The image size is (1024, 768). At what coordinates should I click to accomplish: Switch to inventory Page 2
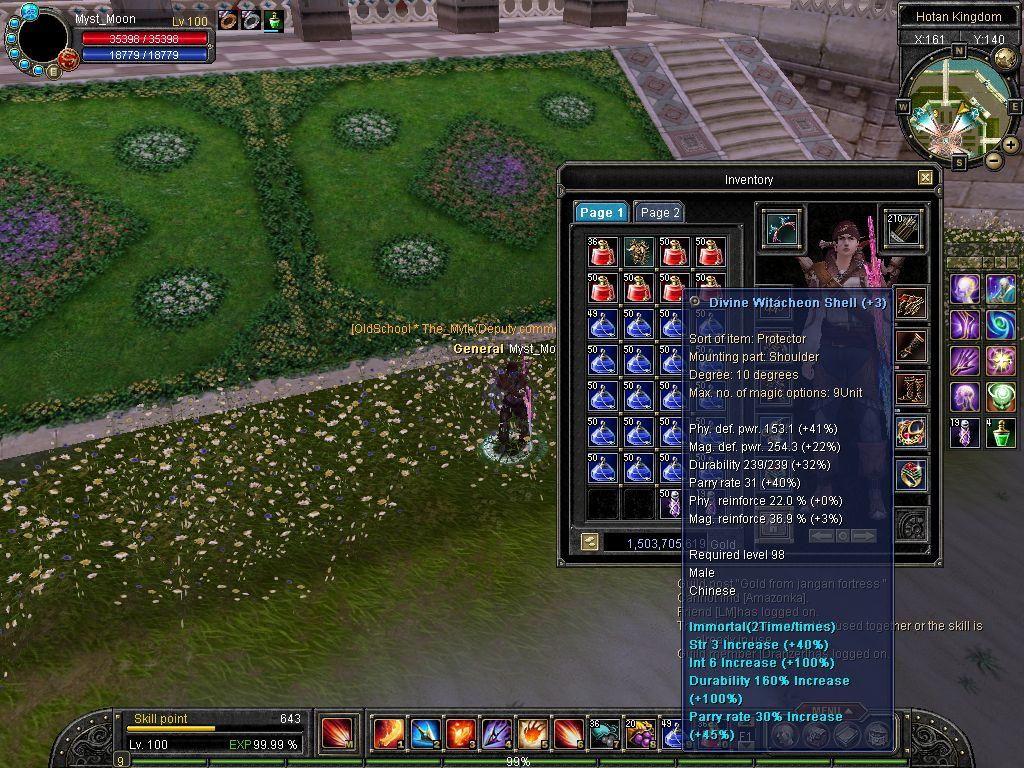click(660, 212)
